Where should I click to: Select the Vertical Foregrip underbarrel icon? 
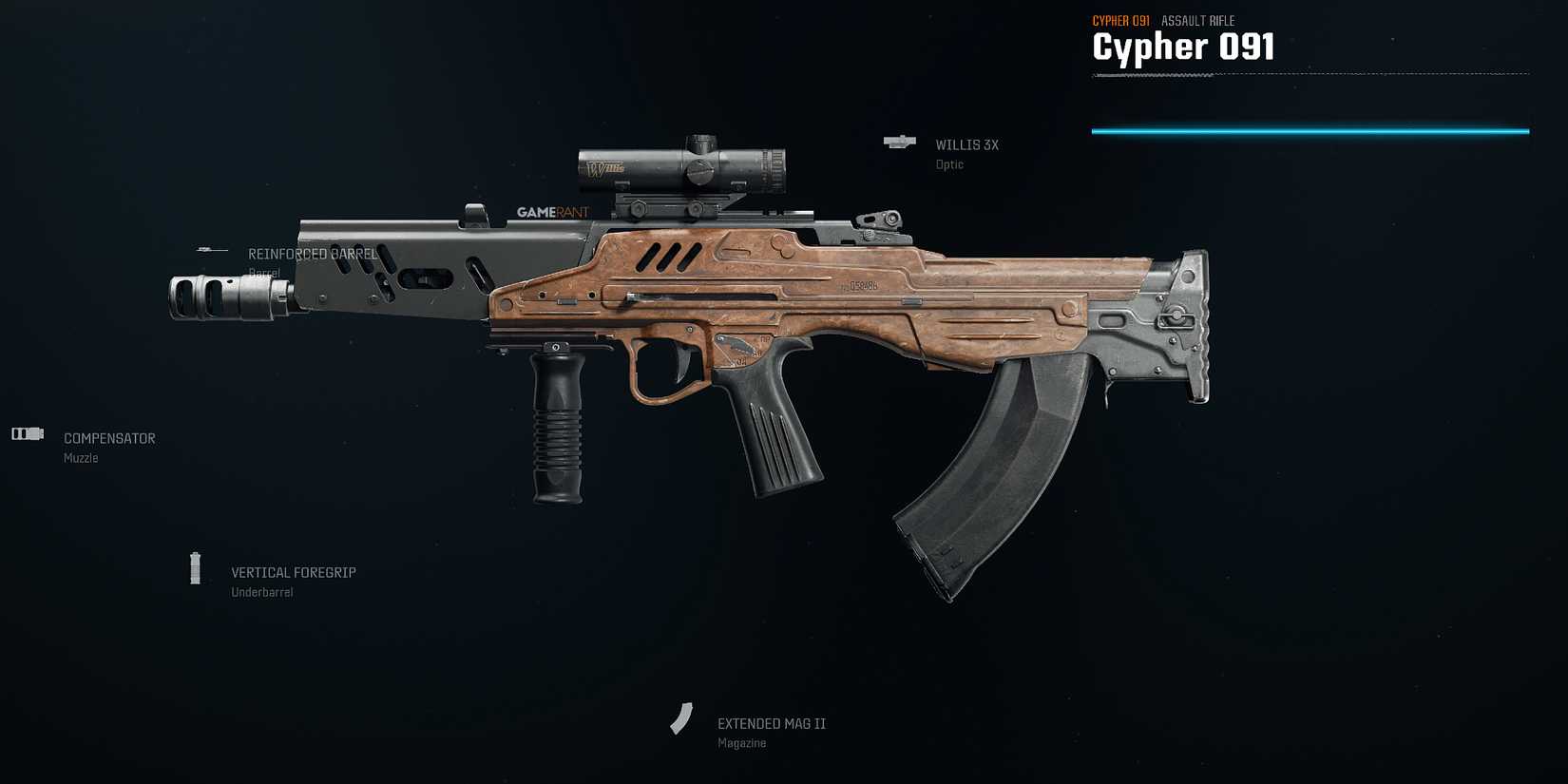pyautogui.click(x=196, y=568)
